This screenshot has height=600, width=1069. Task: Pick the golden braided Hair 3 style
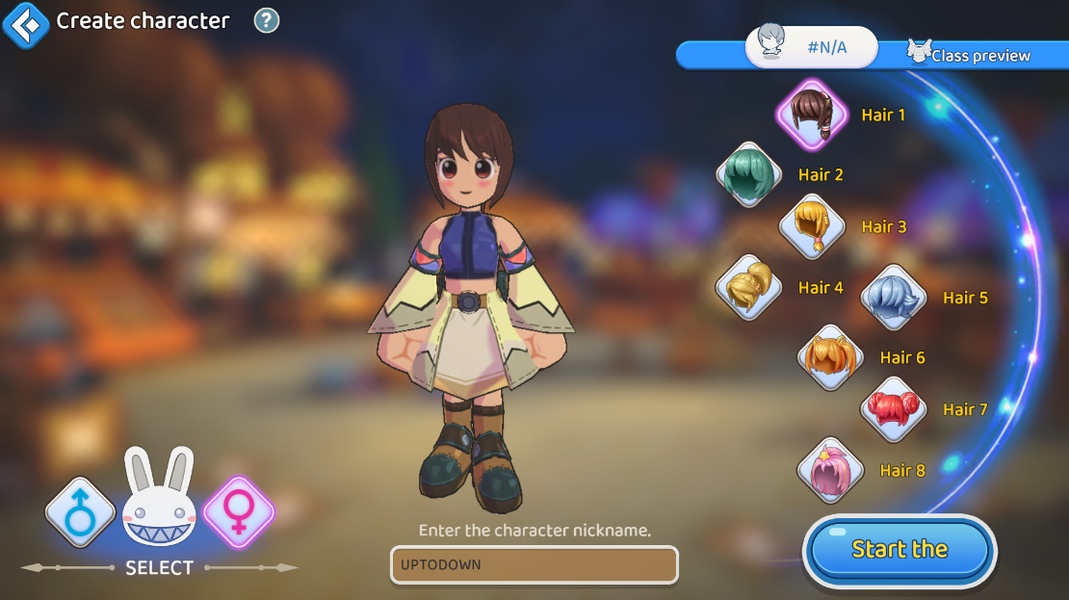point(812,227)
